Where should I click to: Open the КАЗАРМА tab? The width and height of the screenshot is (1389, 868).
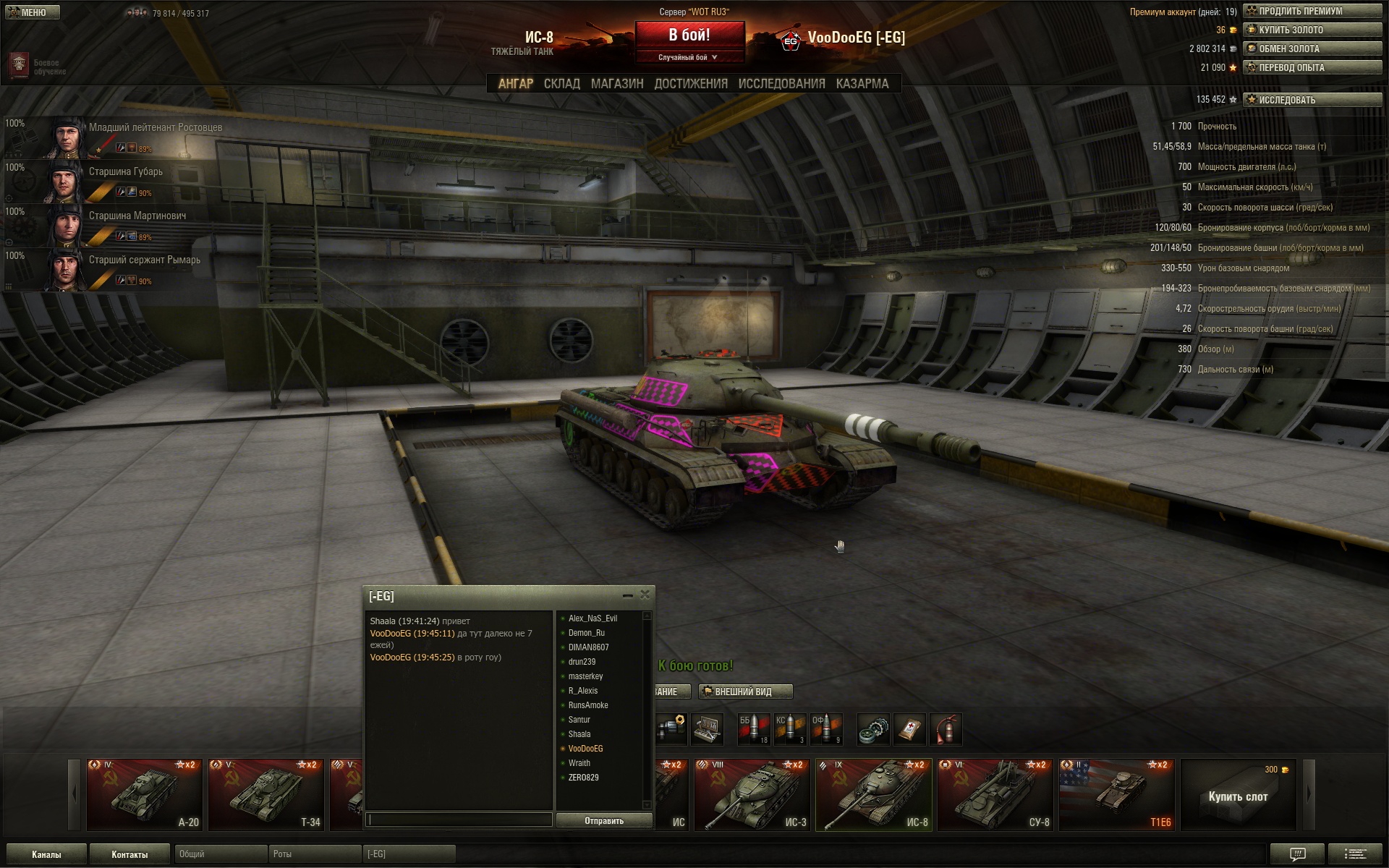862,84
